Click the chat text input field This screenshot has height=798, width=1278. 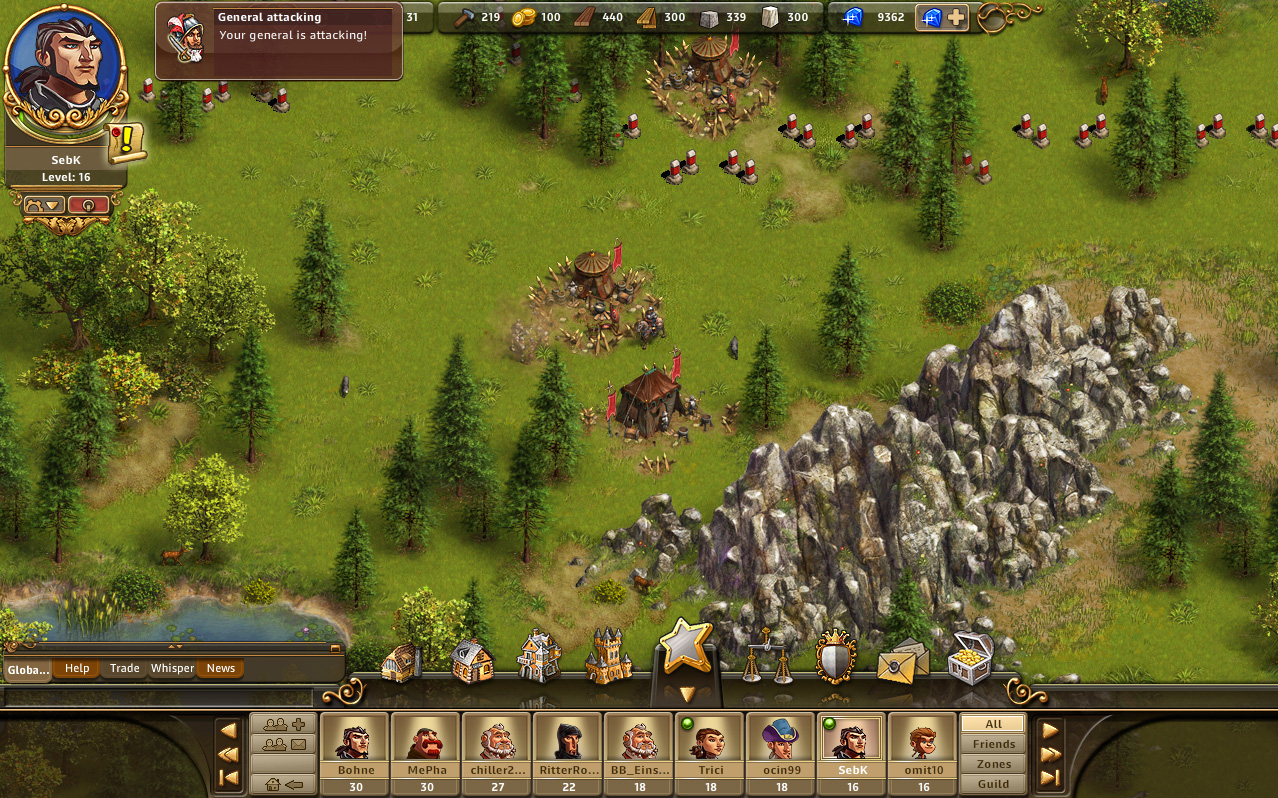(x=160, y=697)
